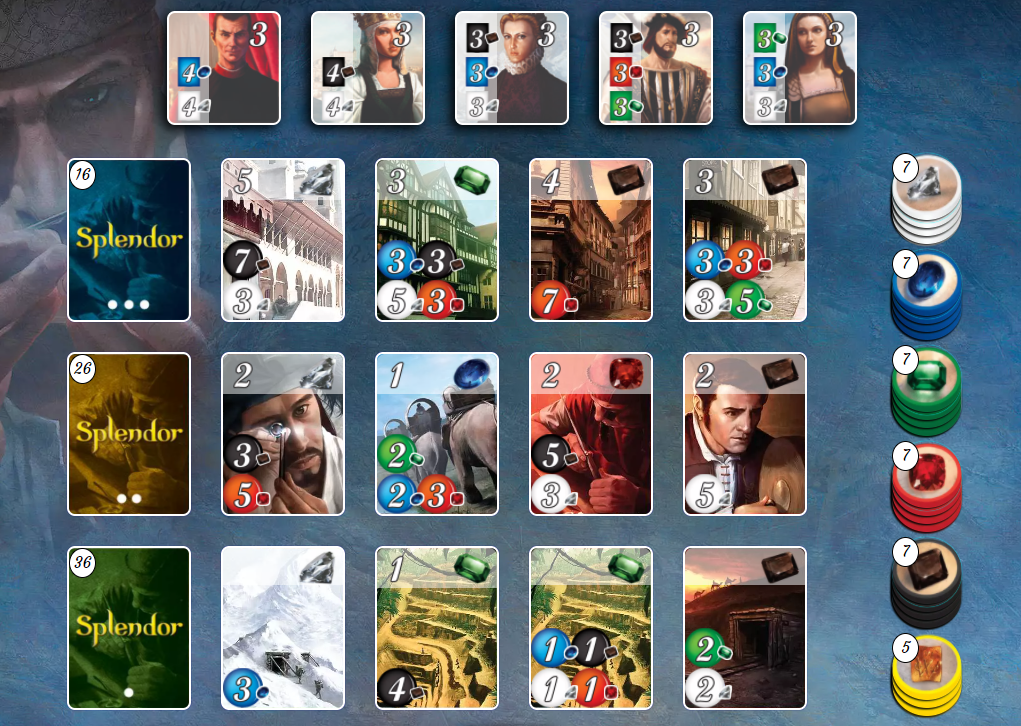This screenshot has width=1021, height=726.
Task: Choose the 4-point onyx card costing 7 red
Action: pyautogui.click(x=591, y=240)
